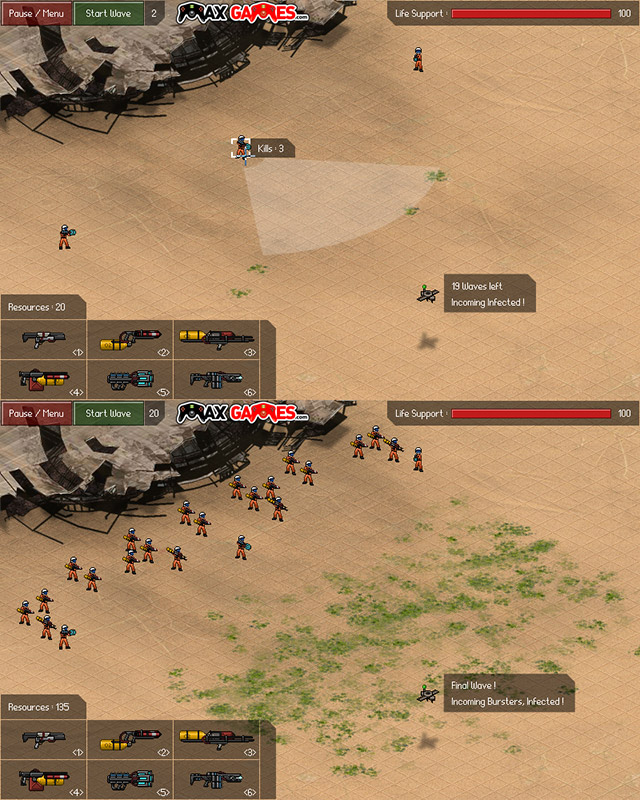
Task: Select weapon slot 1 under Resources 135
Action: tap(43, 739)
